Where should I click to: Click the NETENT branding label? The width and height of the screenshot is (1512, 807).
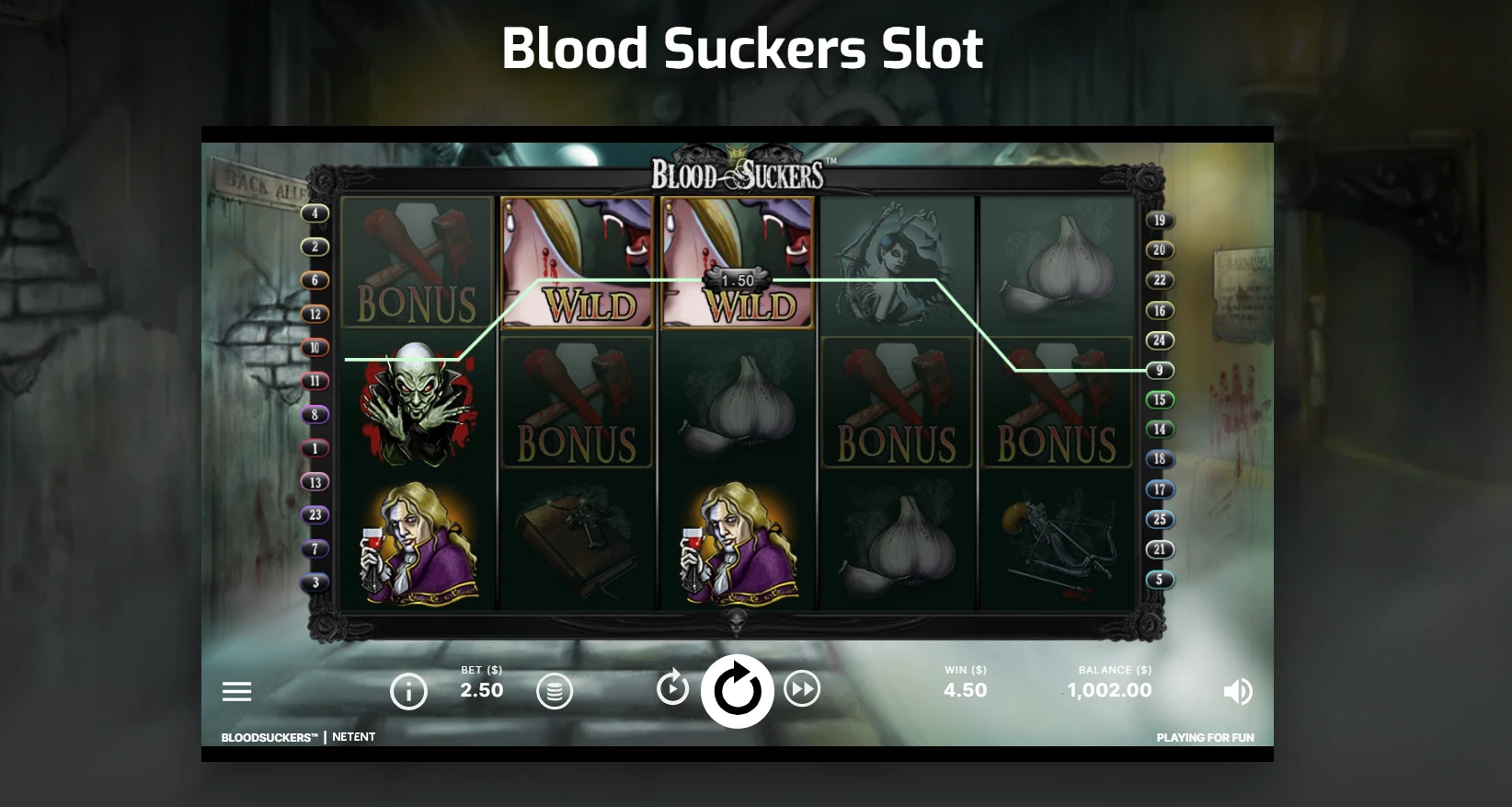click(x=353, y=736)
